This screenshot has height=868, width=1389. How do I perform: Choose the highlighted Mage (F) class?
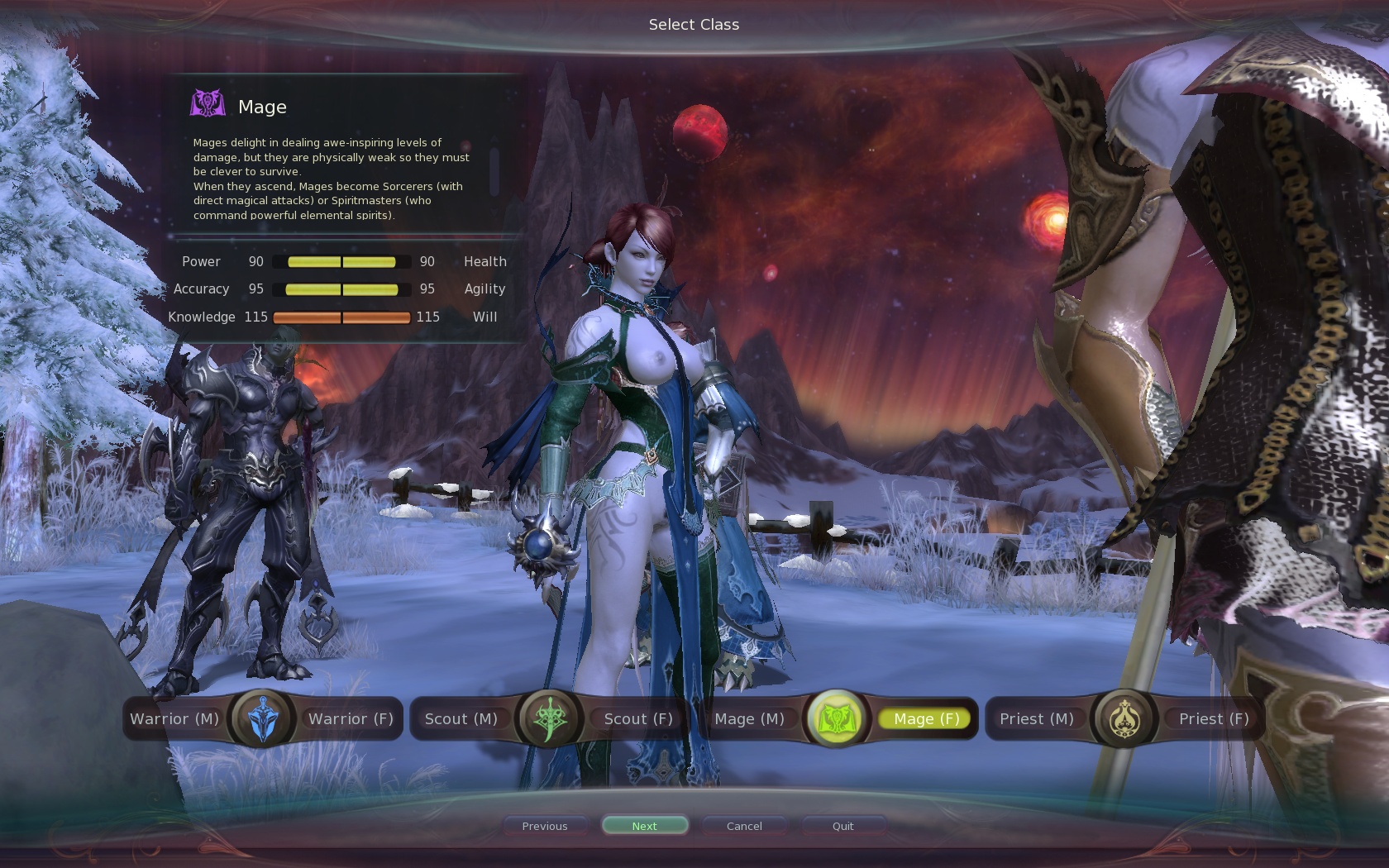[926, 719]
